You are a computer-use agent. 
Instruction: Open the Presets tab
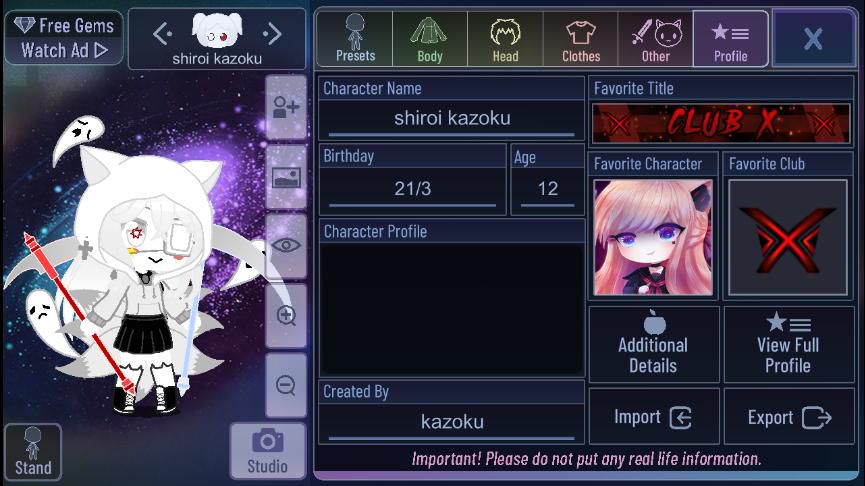coord(355,39)
